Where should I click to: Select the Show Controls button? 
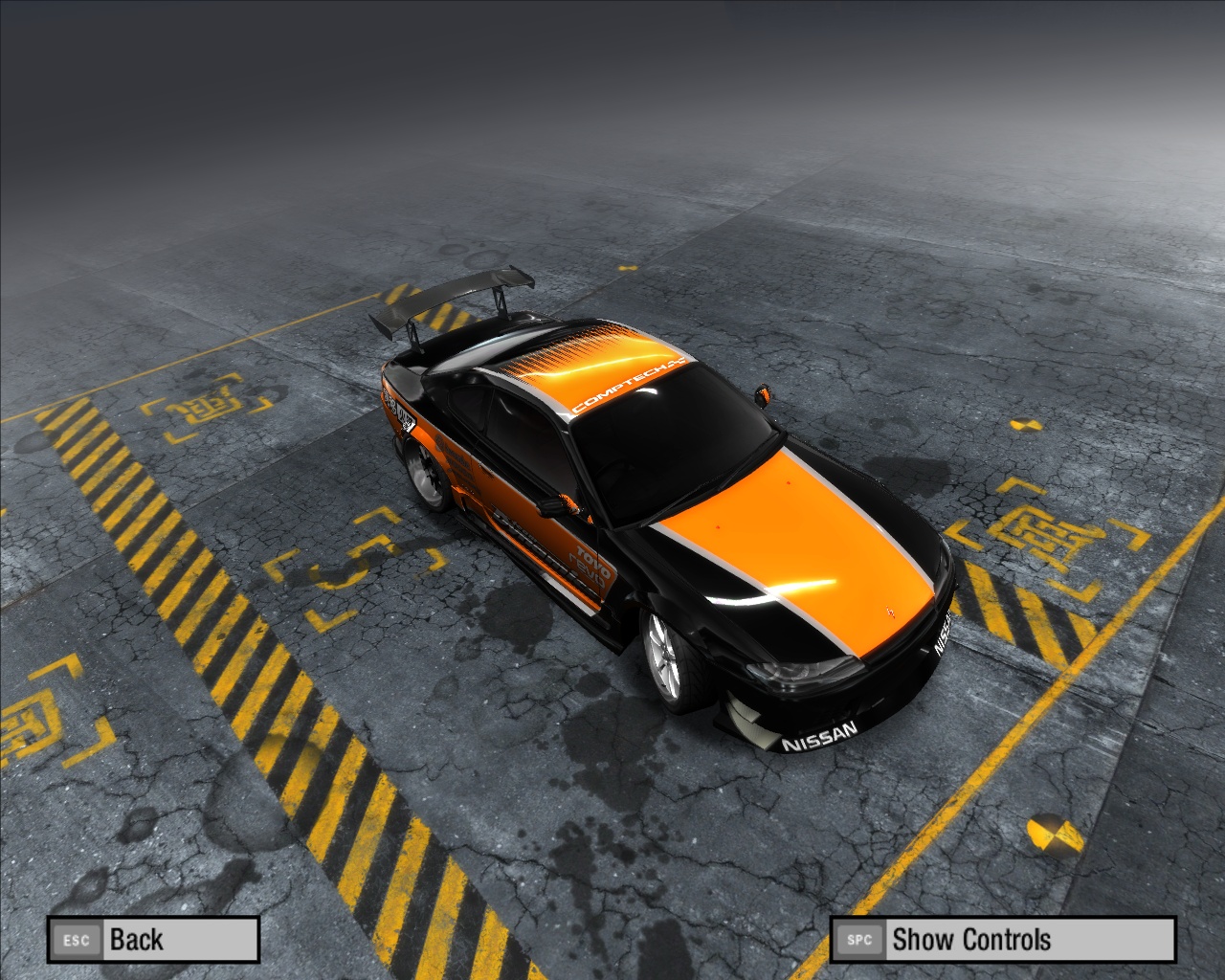(1002, 940)
